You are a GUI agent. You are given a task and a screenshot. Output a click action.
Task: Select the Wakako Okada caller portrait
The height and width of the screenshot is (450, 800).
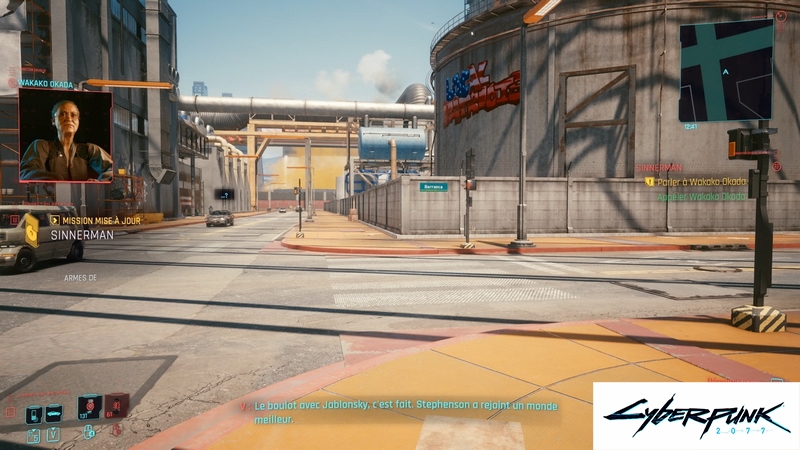click(65, 136)
